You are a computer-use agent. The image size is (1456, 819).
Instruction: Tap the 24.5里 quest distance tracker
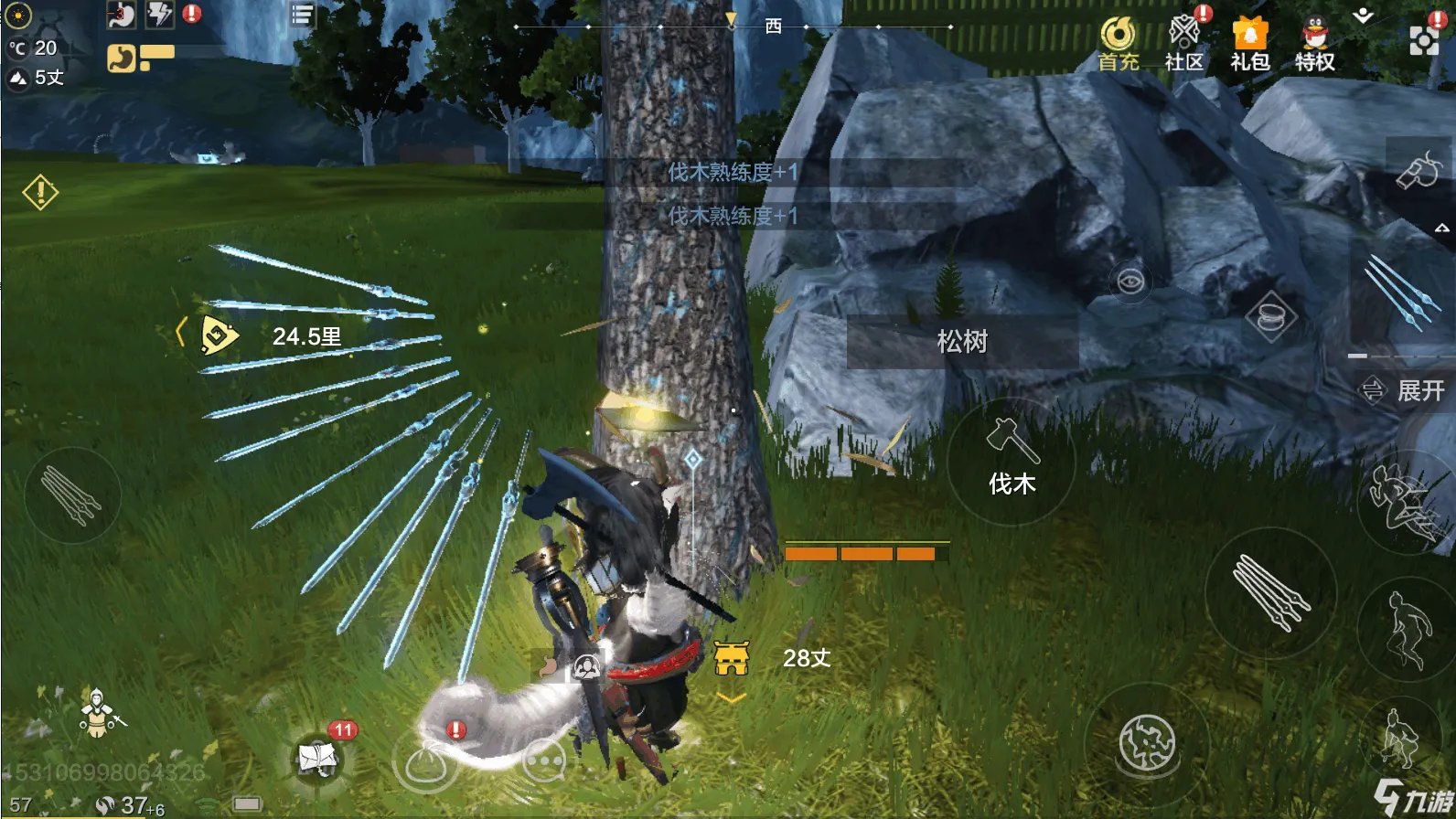pyautogui.click(x=274, y=336)
